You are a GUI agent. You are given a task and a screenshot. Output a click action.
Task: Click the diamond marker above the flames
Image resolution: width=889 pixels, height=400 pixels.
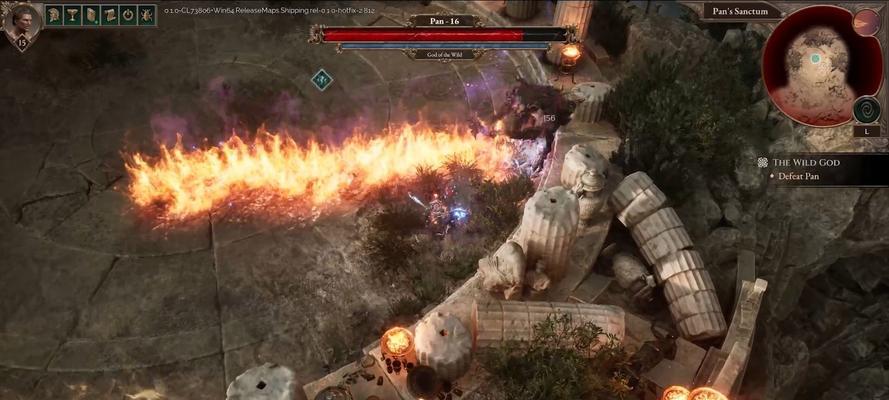pyautogui.click(x=321, y=79)
